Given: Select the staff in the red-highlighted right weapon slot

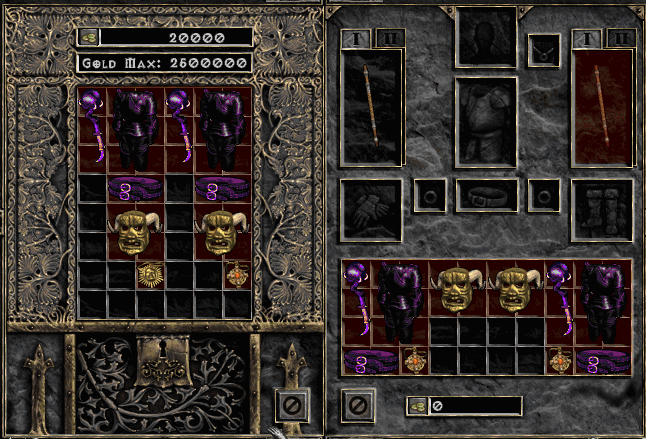Looking at the screenshot, I should click(603, 105).
